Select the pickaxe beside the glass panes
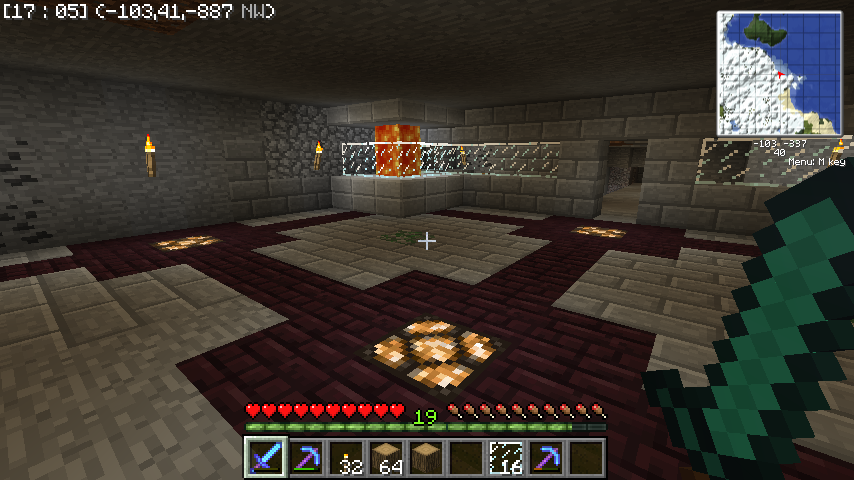Screen dimensions: 854x480 [545, 457]
